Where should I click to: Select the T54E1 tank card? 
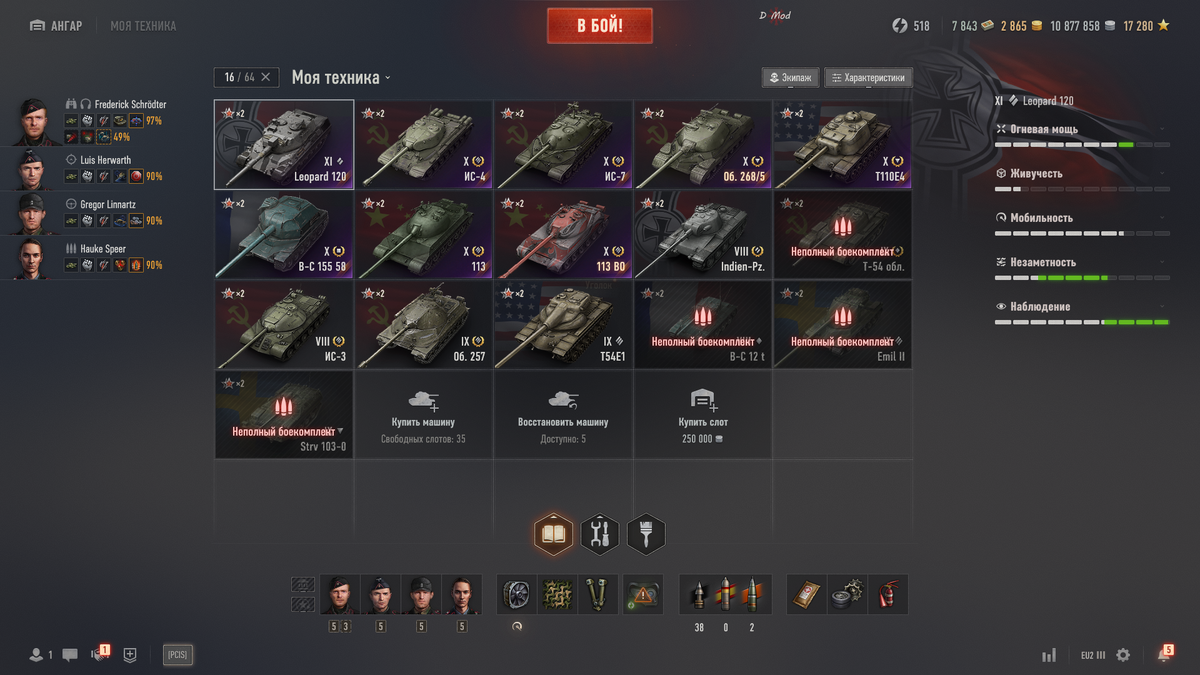pos(563,325)
